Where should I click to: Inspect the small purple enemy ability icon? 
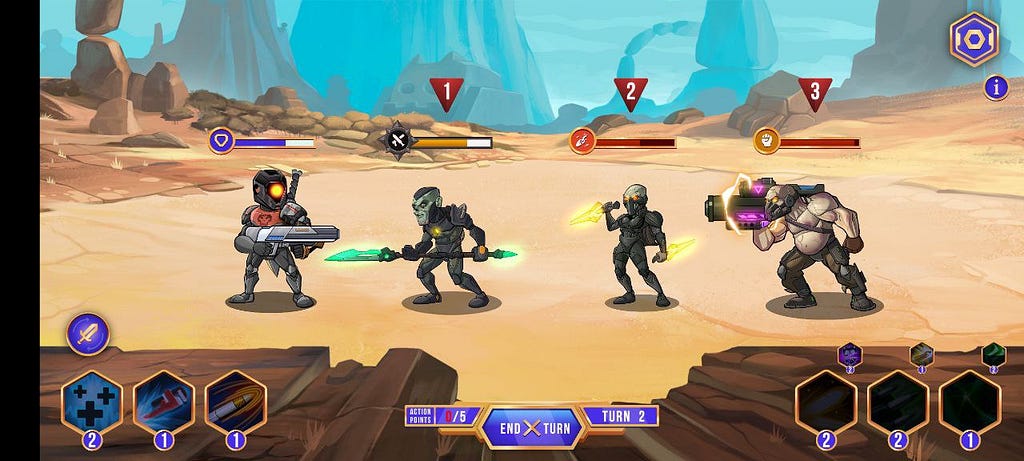849,354
